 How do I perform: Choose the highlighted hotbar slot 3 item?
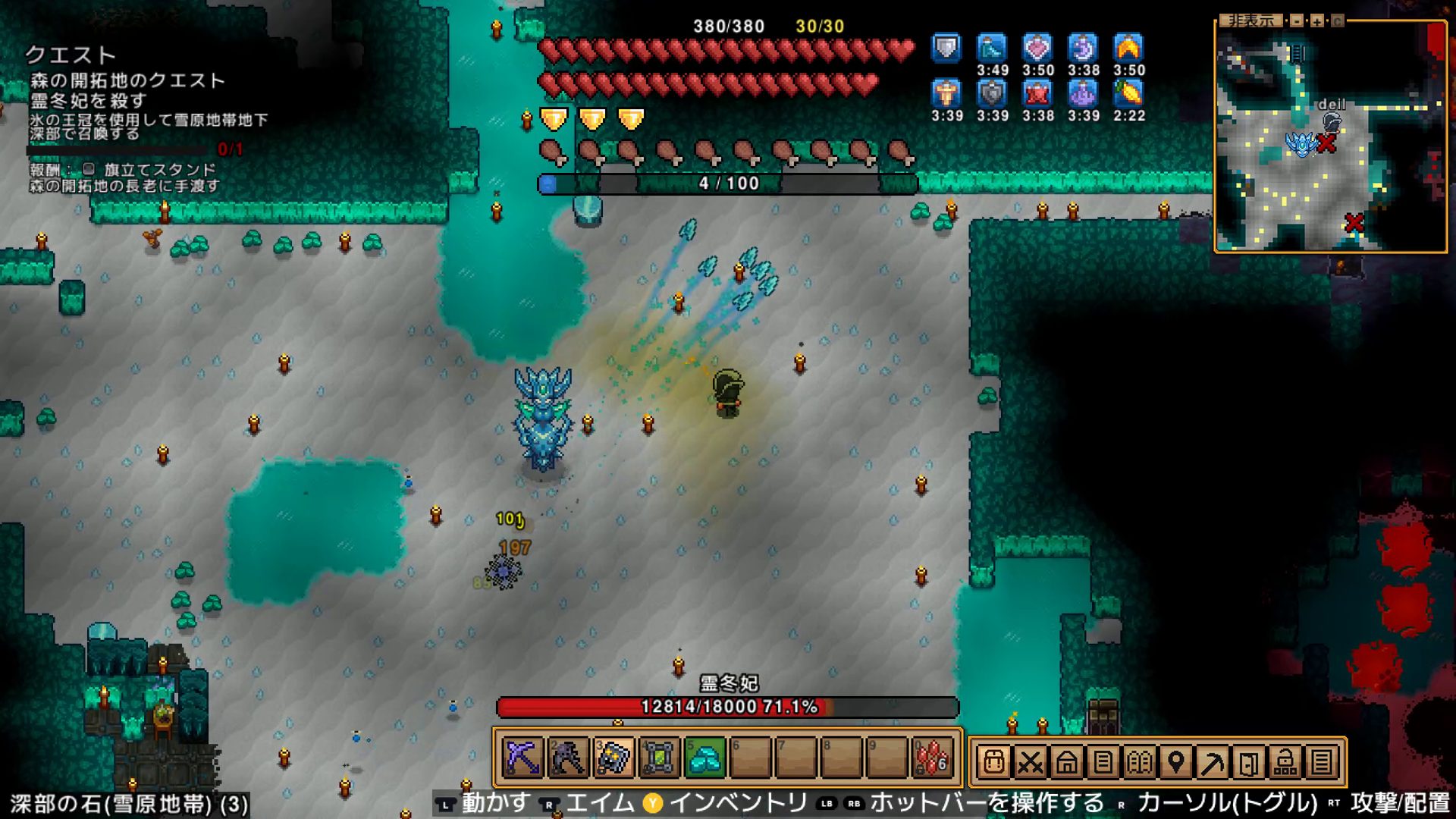pos(613,758)
